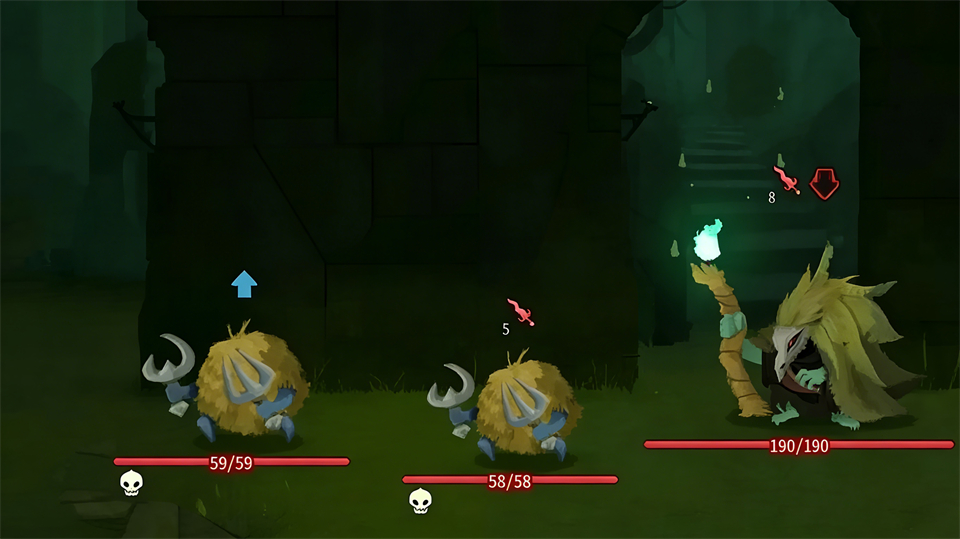Click the red downward arrow debuff intent

[x=824, y=182]
